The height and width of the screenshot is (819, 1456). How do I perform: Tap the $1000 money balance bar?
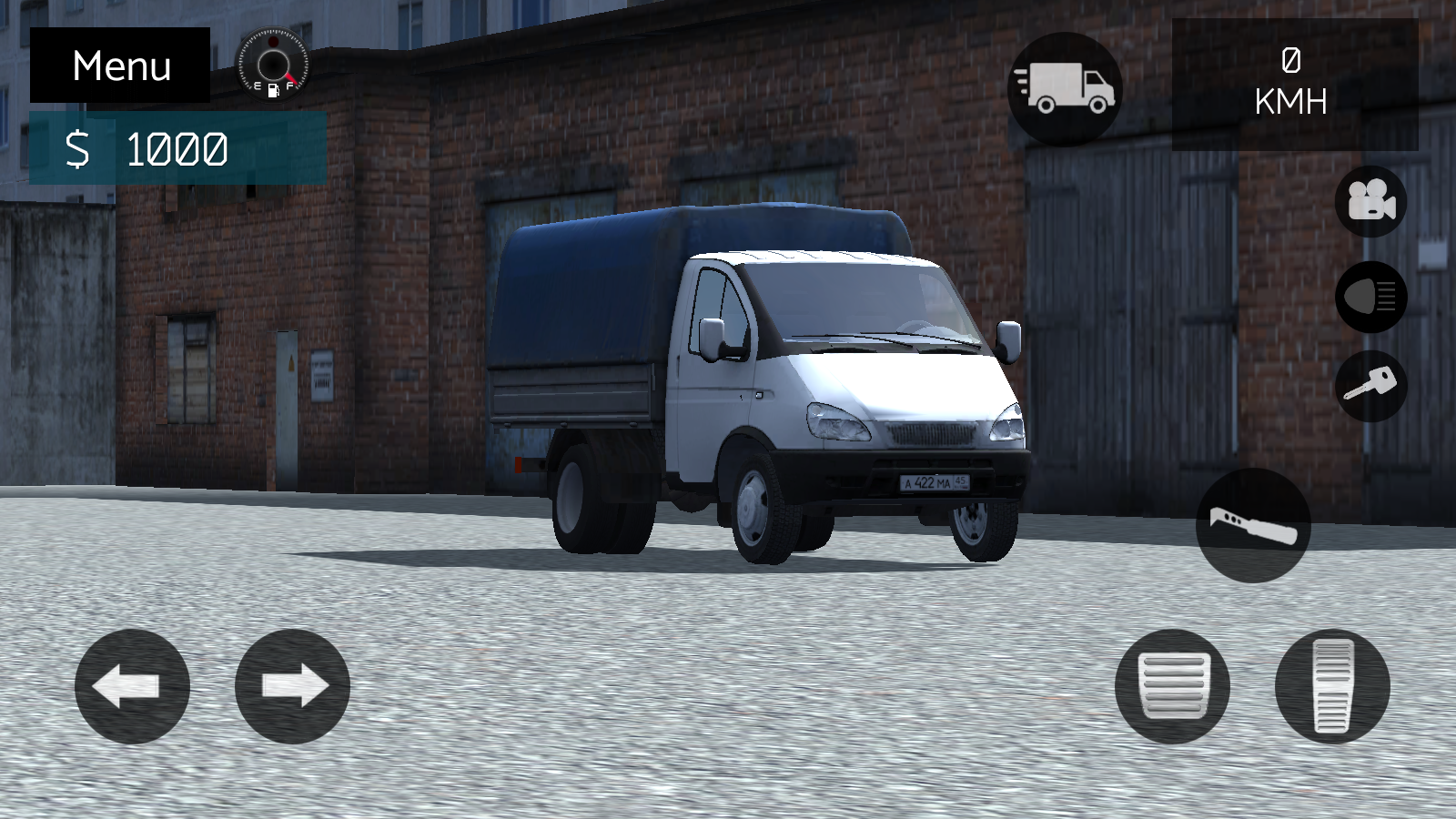click(176, 147)
